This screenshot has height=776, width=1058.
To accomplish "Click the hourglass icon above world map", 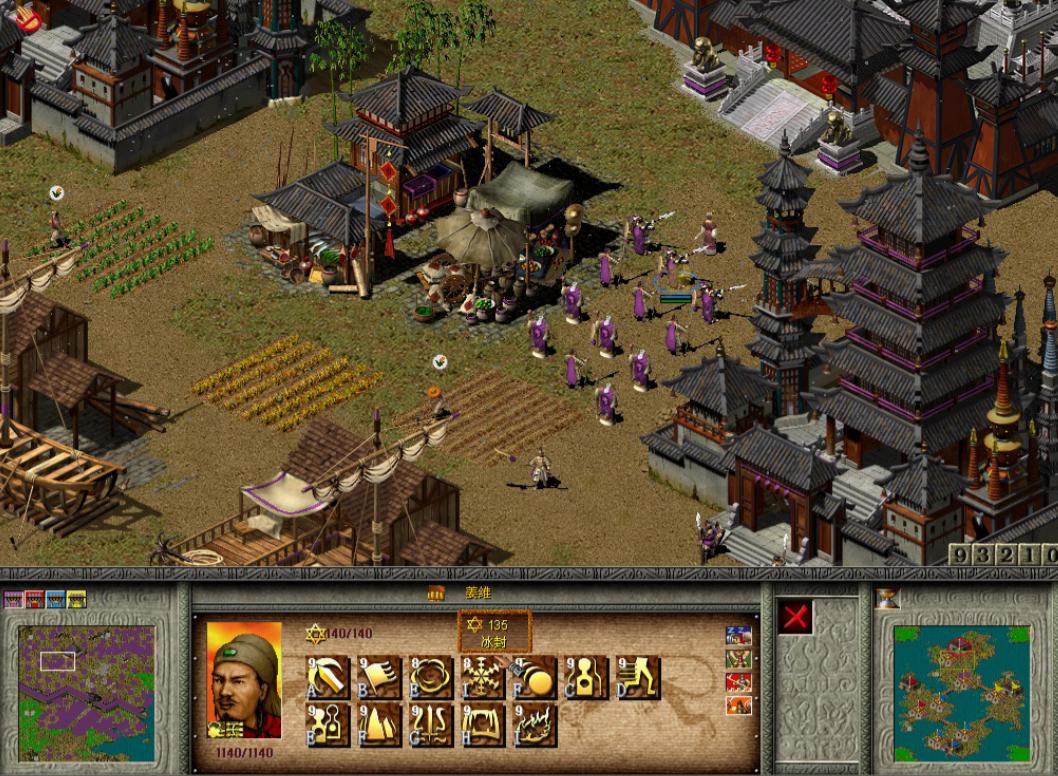I will [x=887, y=599].
